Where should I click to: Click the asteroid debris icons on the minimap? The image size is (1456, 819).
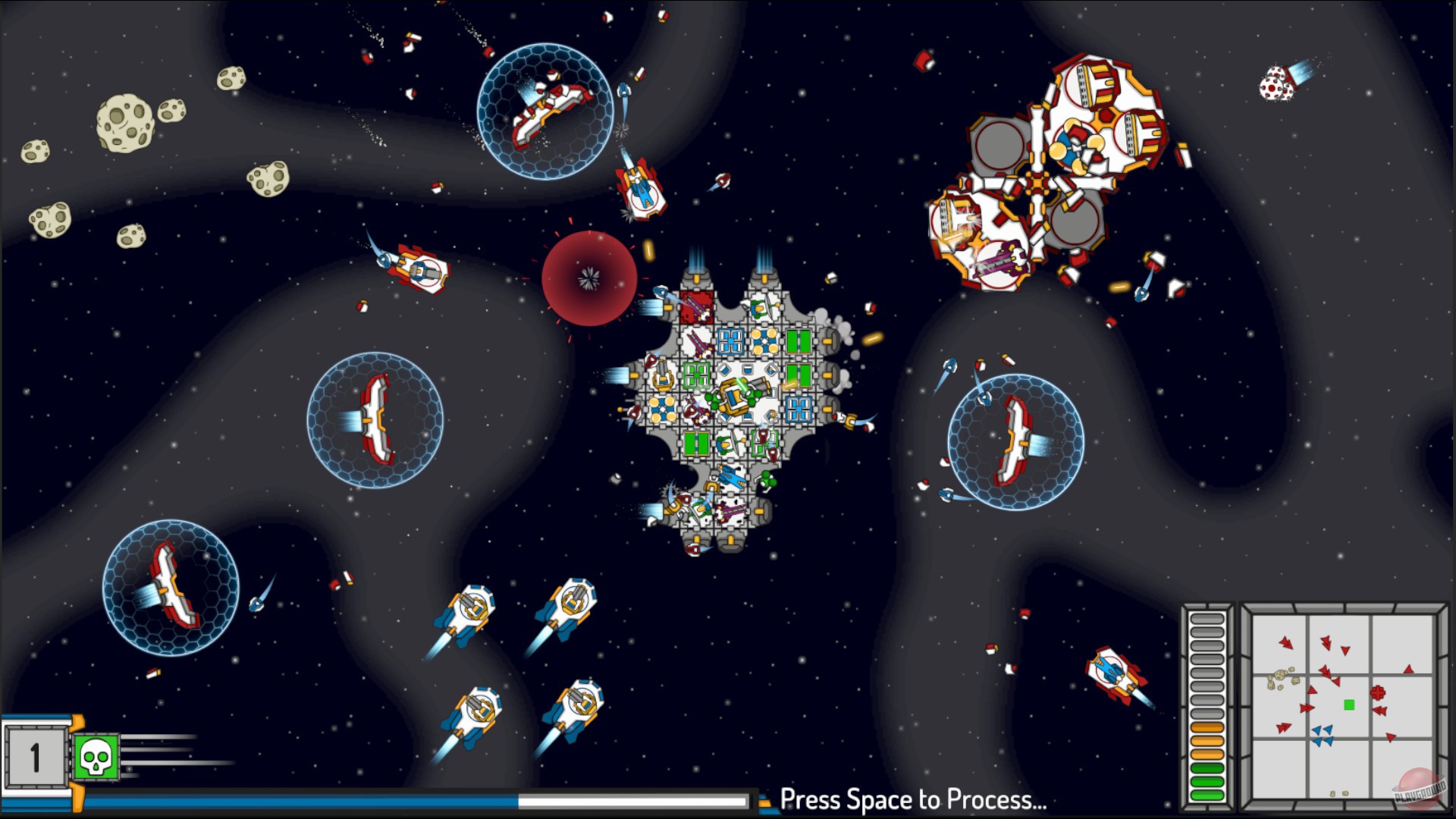1280,677
